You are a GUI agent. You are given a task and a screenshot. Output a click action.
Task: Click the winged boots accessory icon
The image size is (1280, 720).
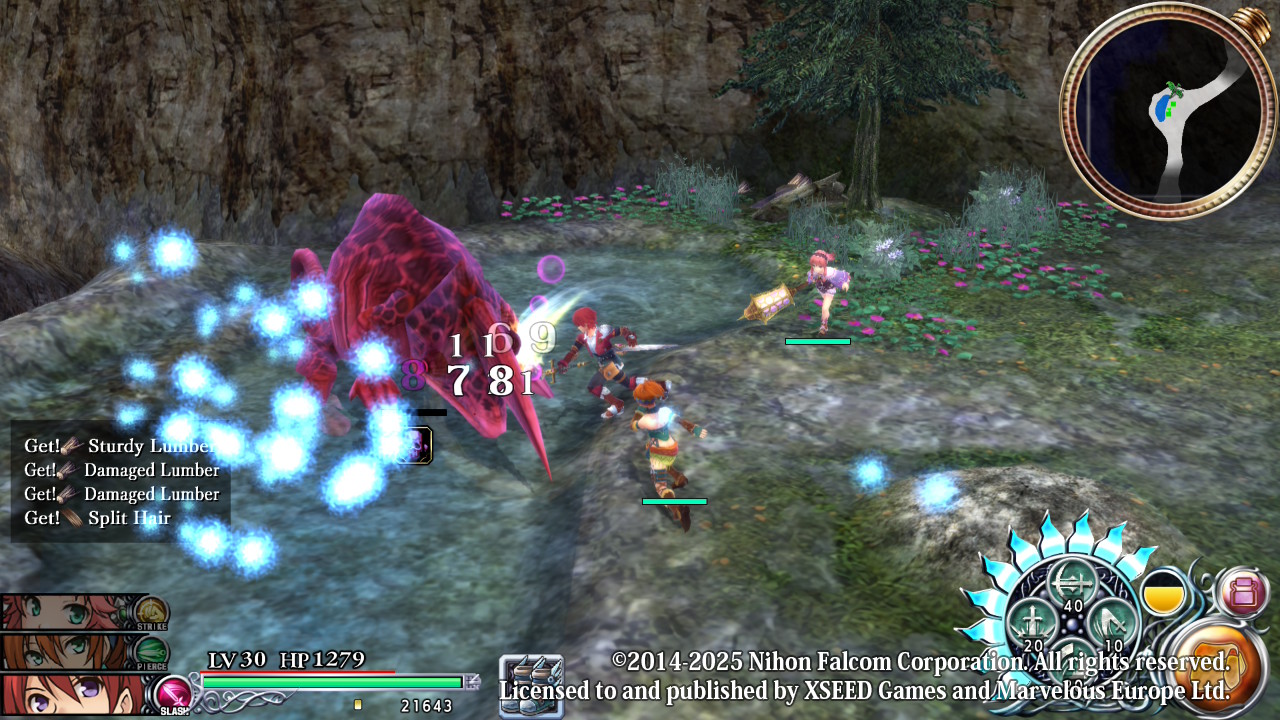click(x=531, y=685)
